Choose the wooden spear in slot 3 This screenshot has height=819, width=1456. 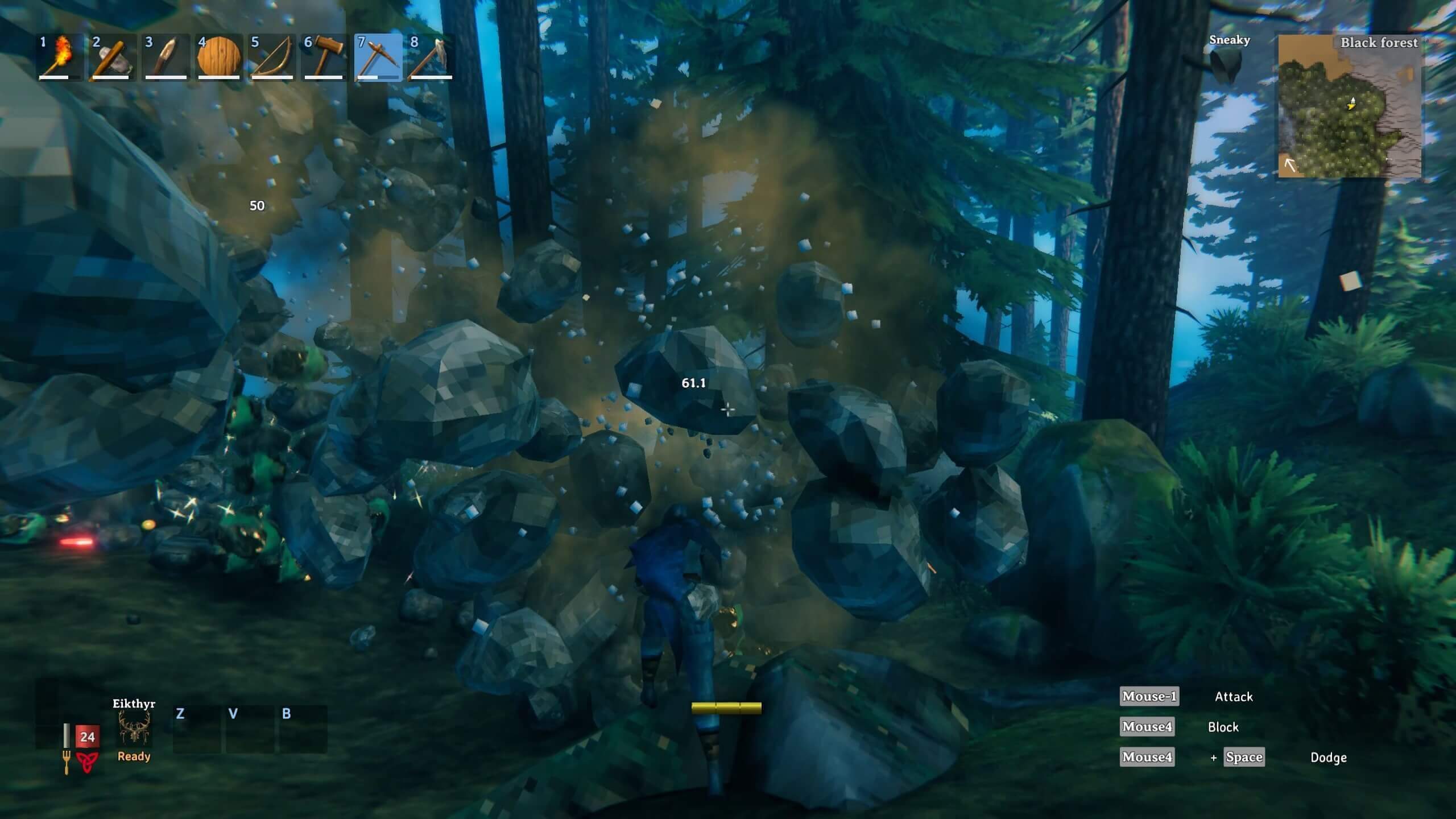click(x=166, y=57)
